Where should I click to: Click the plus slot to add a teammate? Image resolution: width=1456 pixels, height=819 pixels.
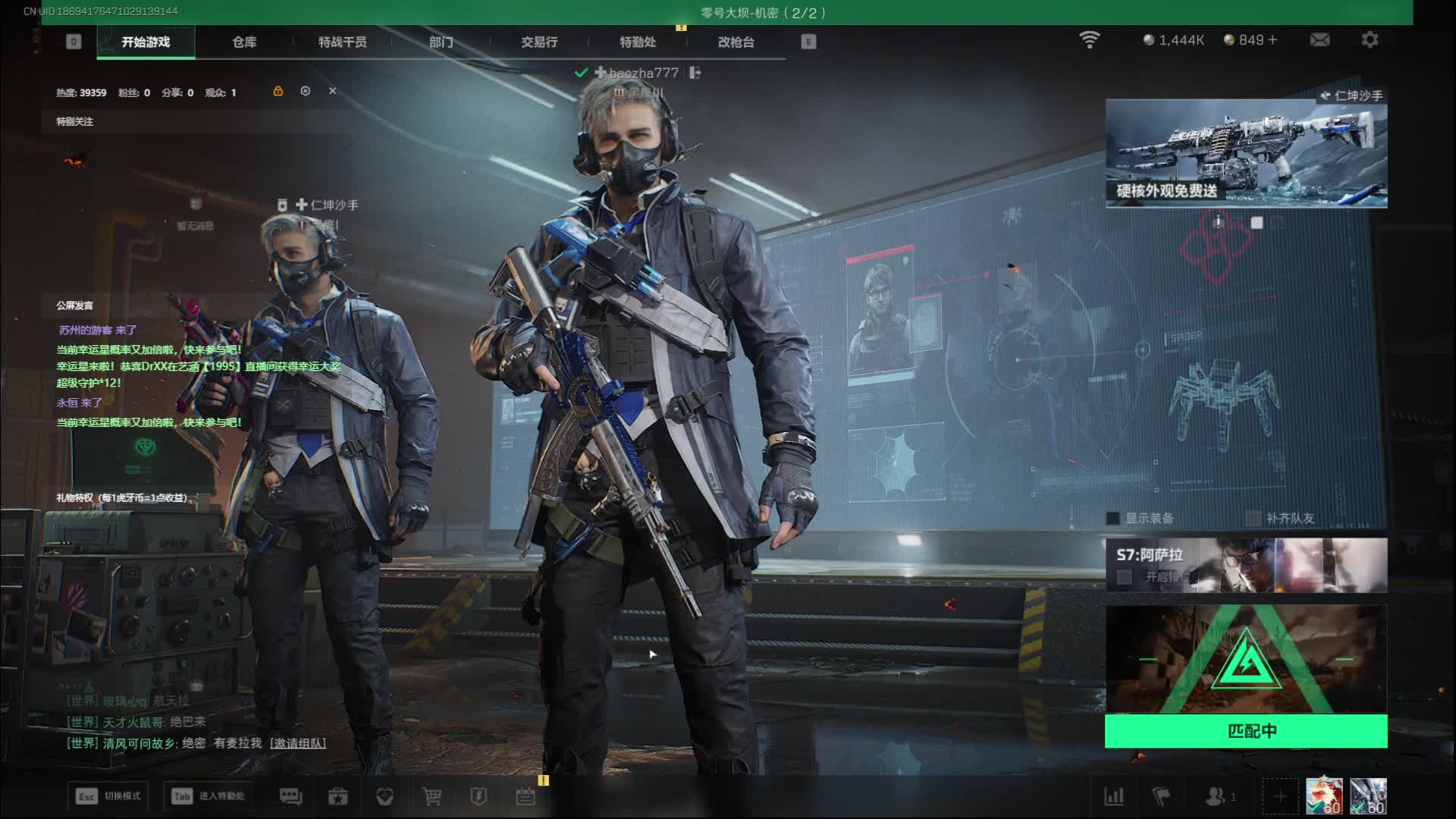tap(1280, 796)
